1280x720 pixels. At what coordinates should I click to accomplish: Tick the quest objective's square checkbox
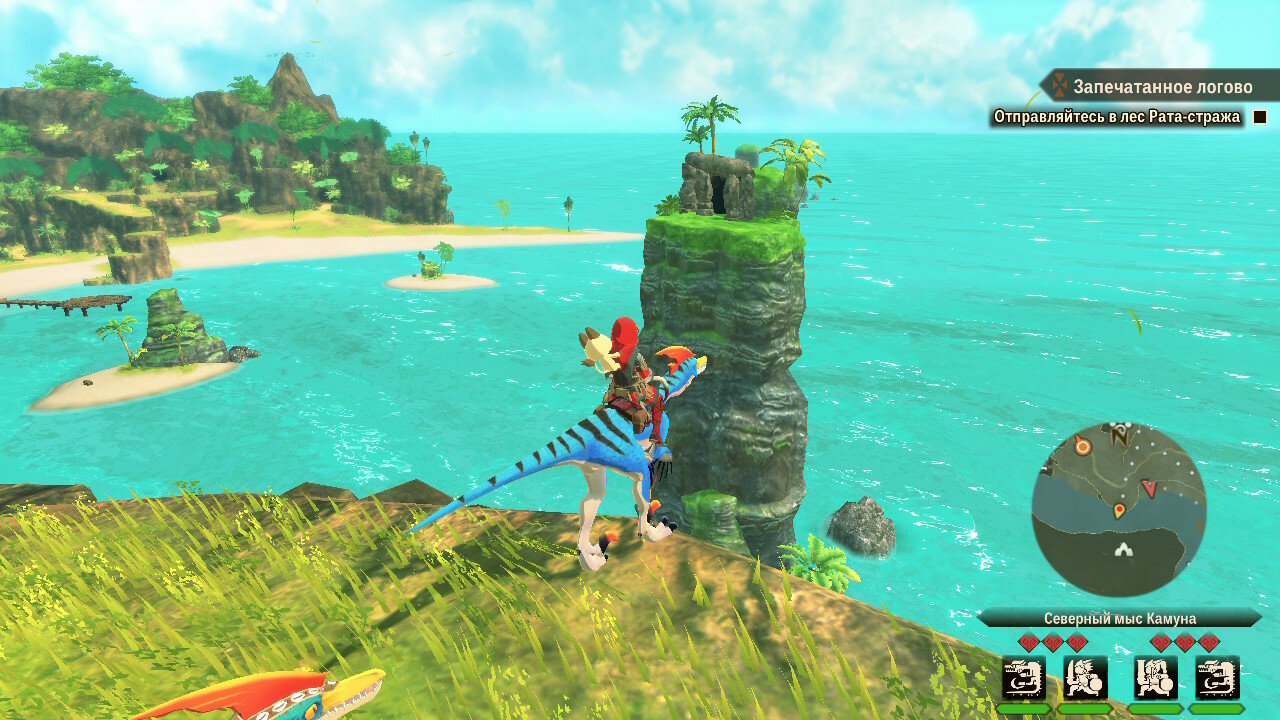click(1260, 117)
